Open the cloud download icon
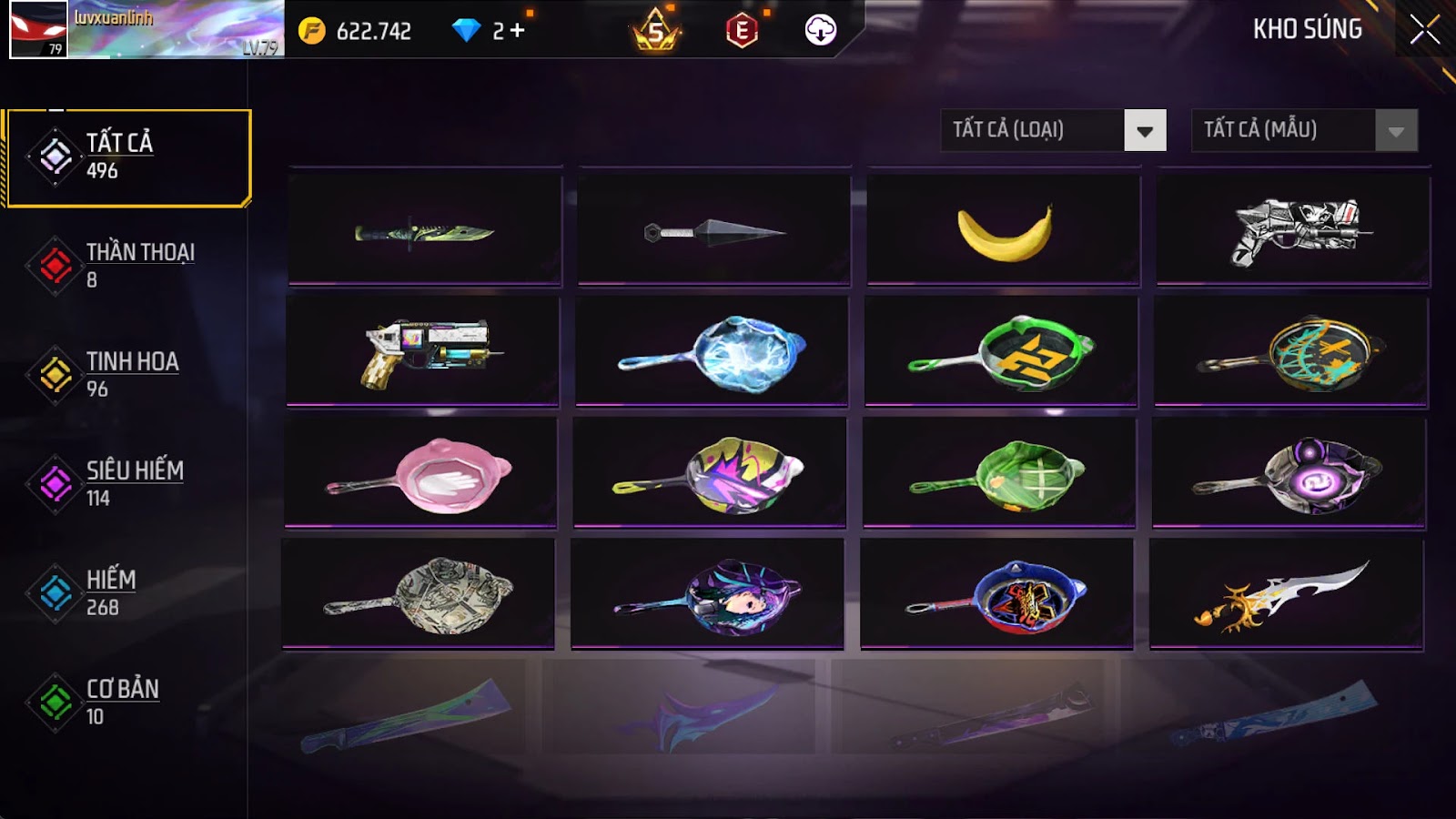Viewport: 1456px width, 819px height. click(820, 30)
